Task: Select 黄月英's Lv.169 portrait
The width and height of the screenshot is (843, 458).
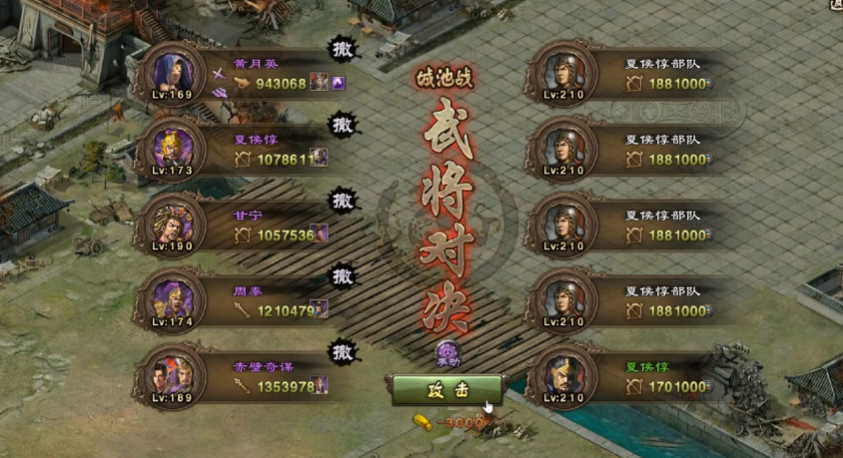Action: click(x=173, y=72)
